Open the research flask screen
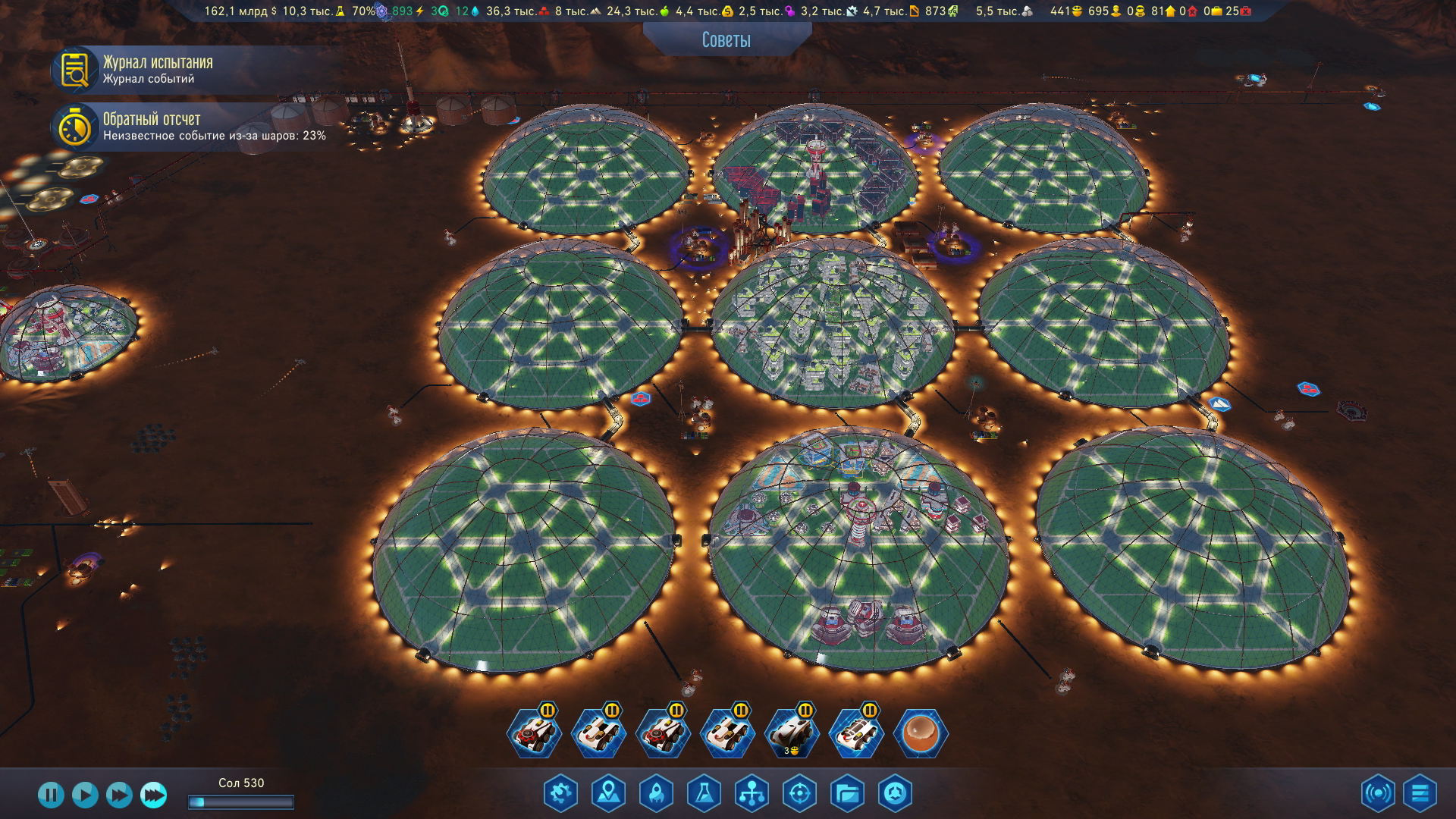This screenshot has height=819, width=1456. click(x=704, y=794)
